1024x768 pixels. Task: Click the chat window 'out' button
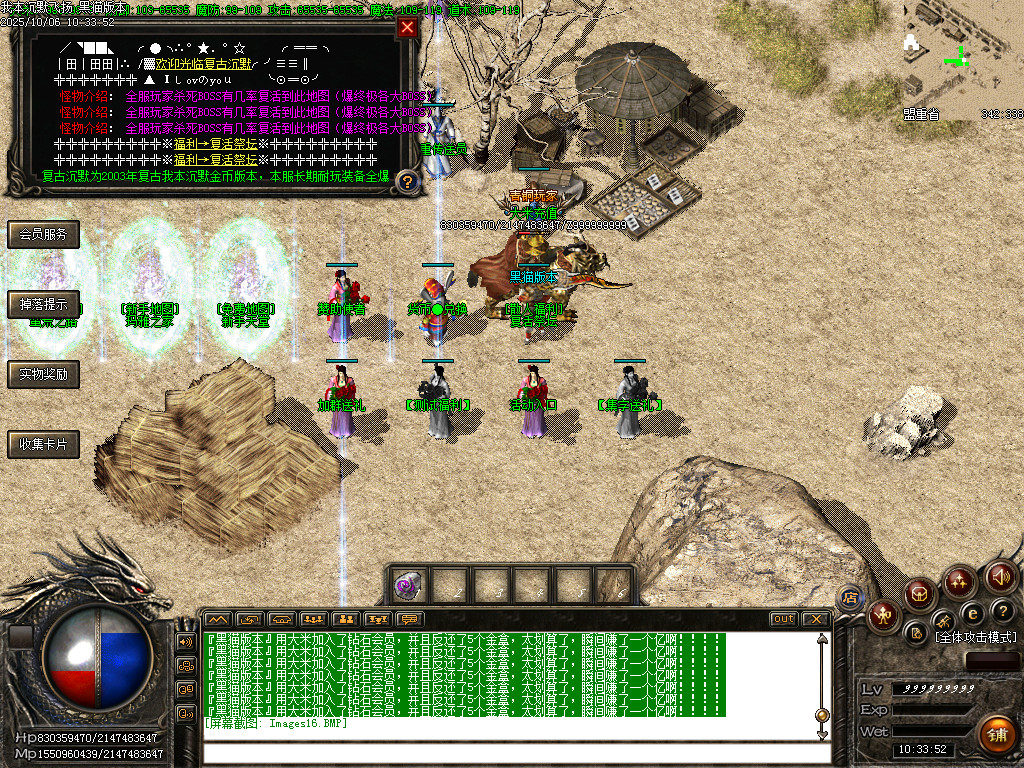(783, 619)
